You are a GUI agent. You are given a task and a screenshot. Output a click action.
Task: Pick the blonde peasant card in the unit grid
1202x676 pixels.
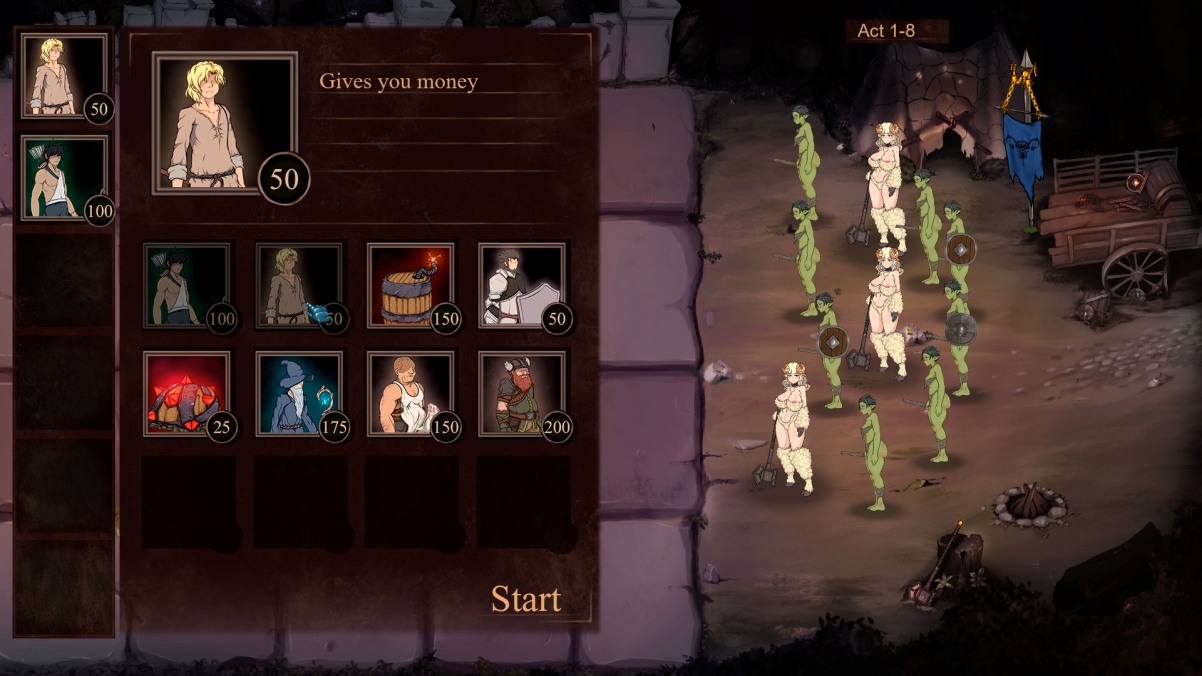(298, 285)
